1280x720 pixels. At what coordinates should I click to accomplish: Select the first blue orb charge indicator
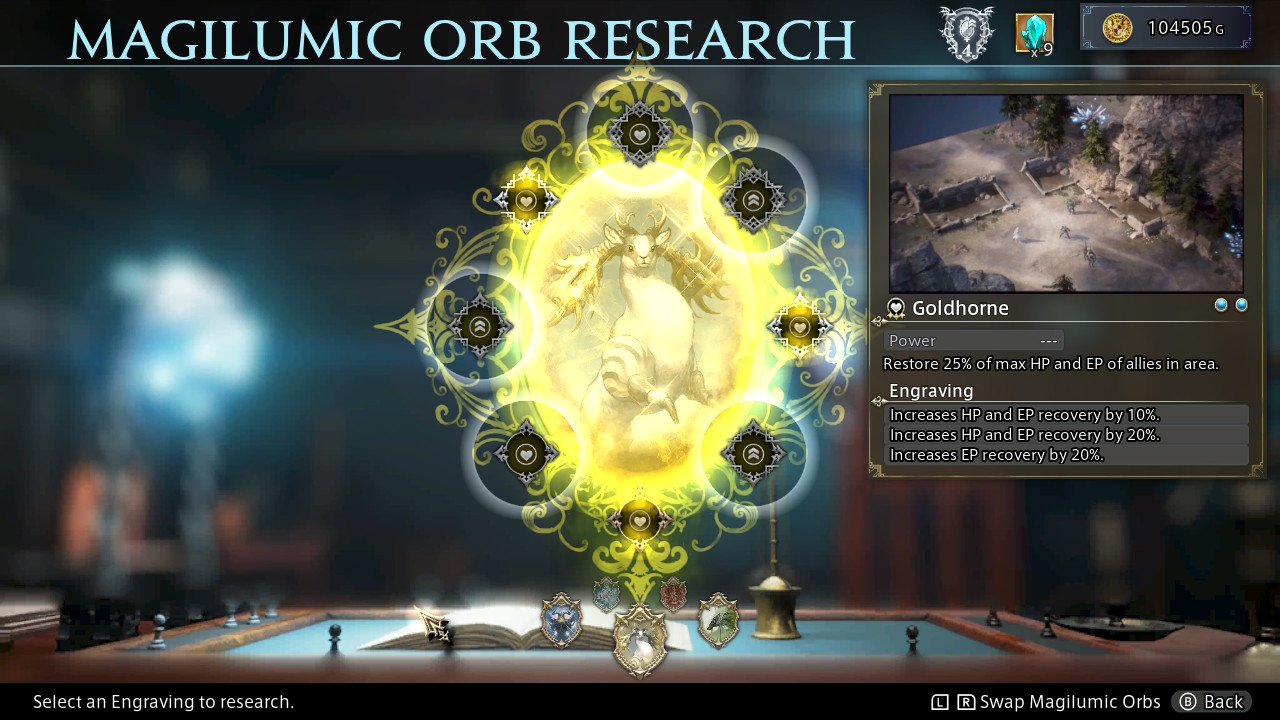pos(1221,304)
